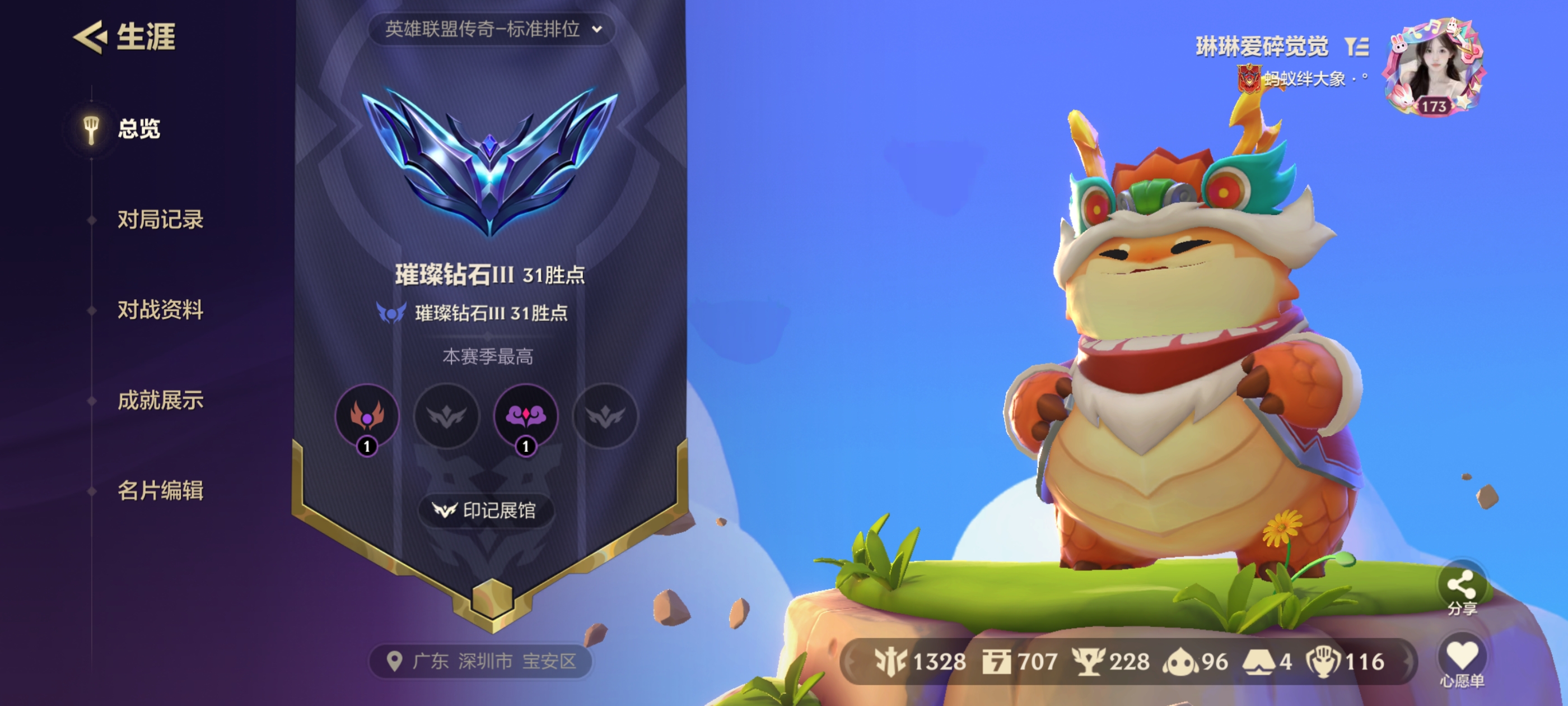Toggle the first locked gray mark slot

click(x=448, y=416)
